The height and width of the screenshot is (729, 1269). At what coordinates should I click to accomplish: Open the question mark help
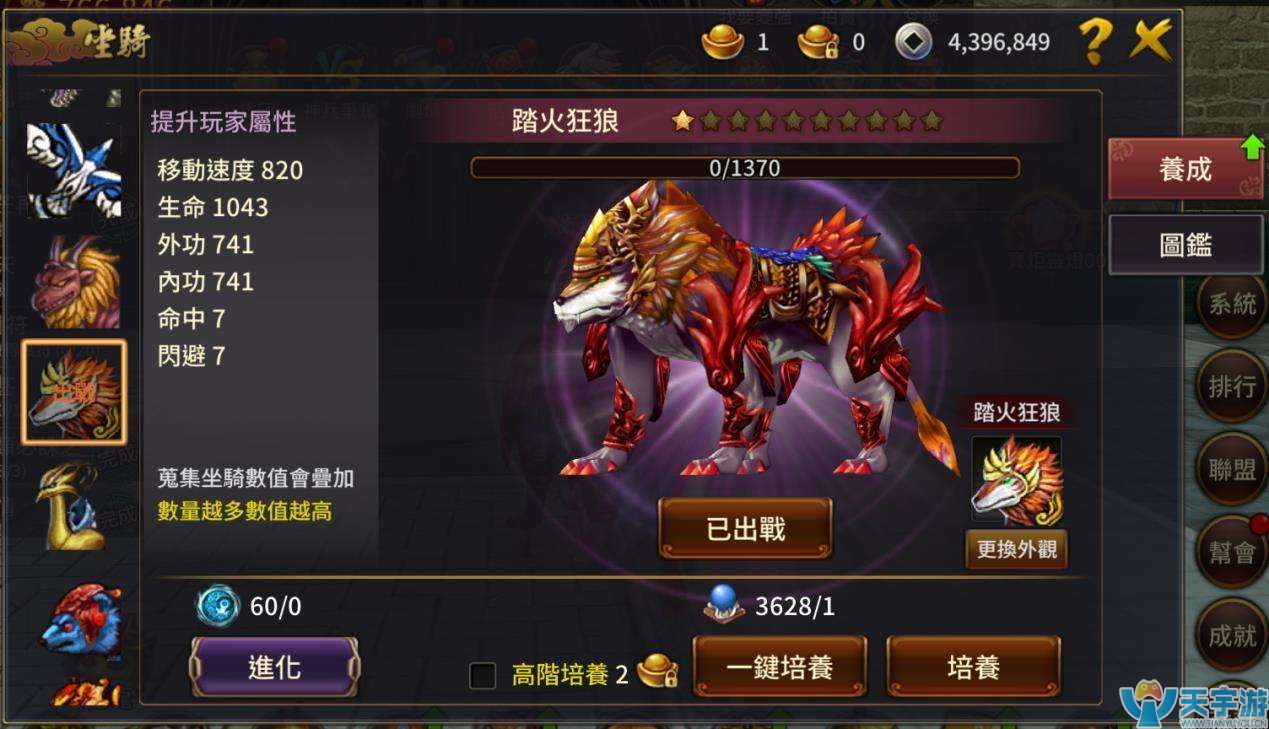click(1095, 42)
